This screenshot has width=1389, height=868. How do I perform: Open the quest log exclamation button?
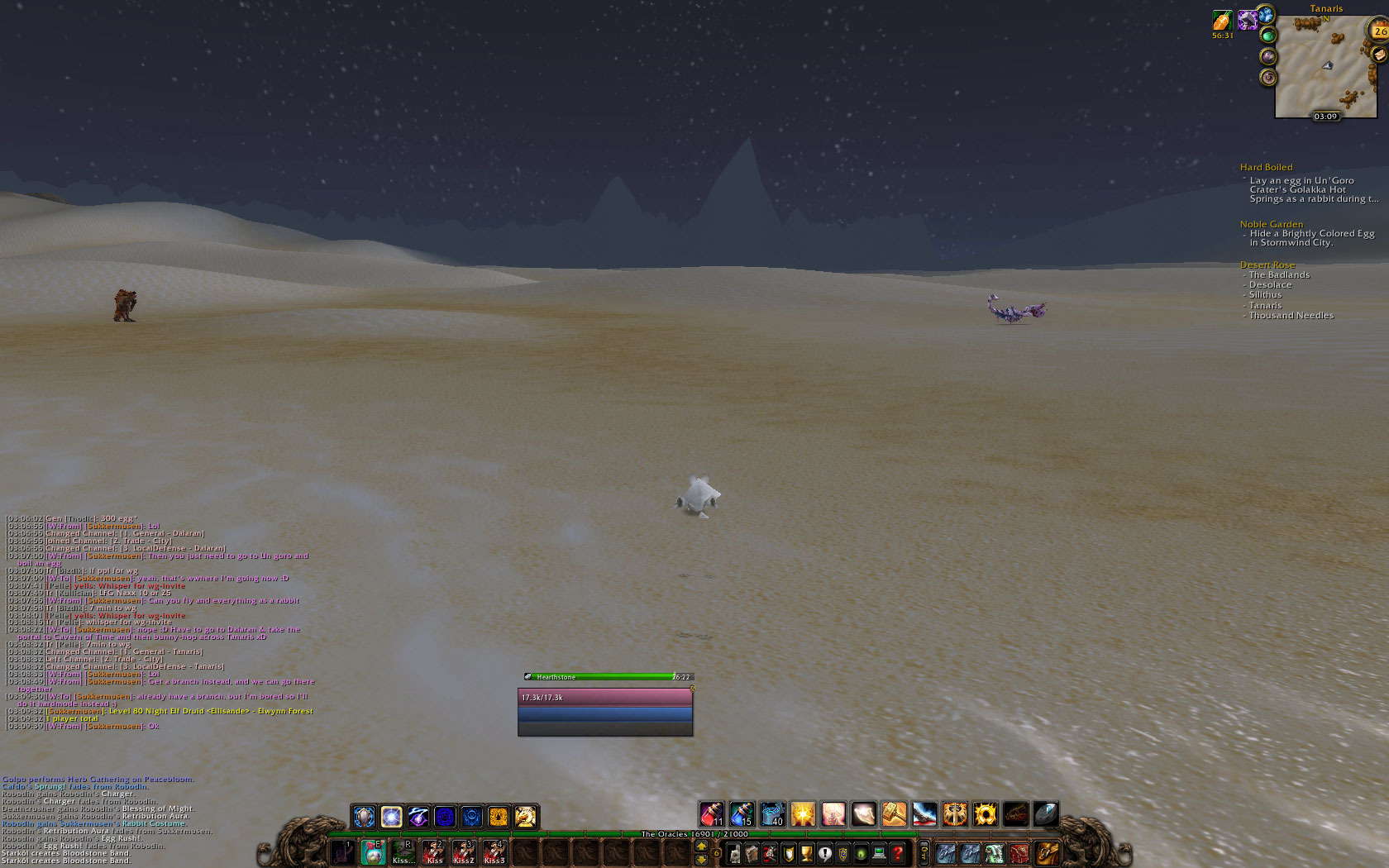coord(824,853)
